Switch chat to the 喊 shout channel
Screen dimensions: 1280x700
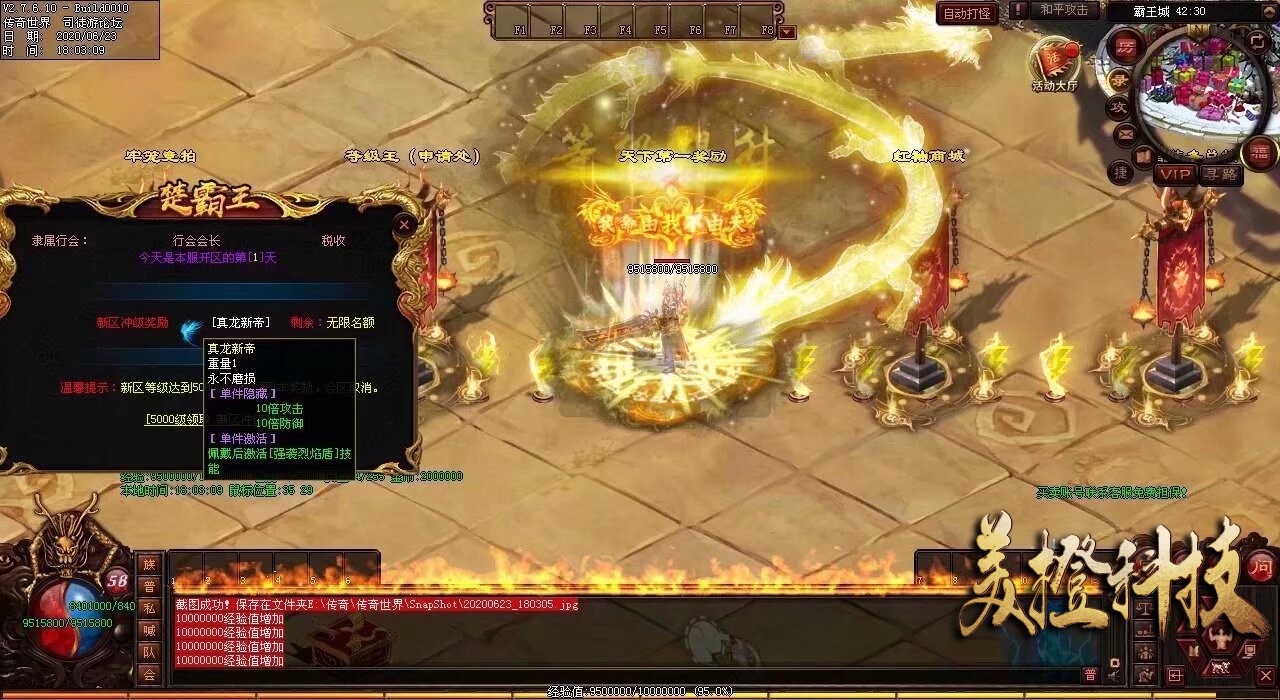[x=149, y=630]
